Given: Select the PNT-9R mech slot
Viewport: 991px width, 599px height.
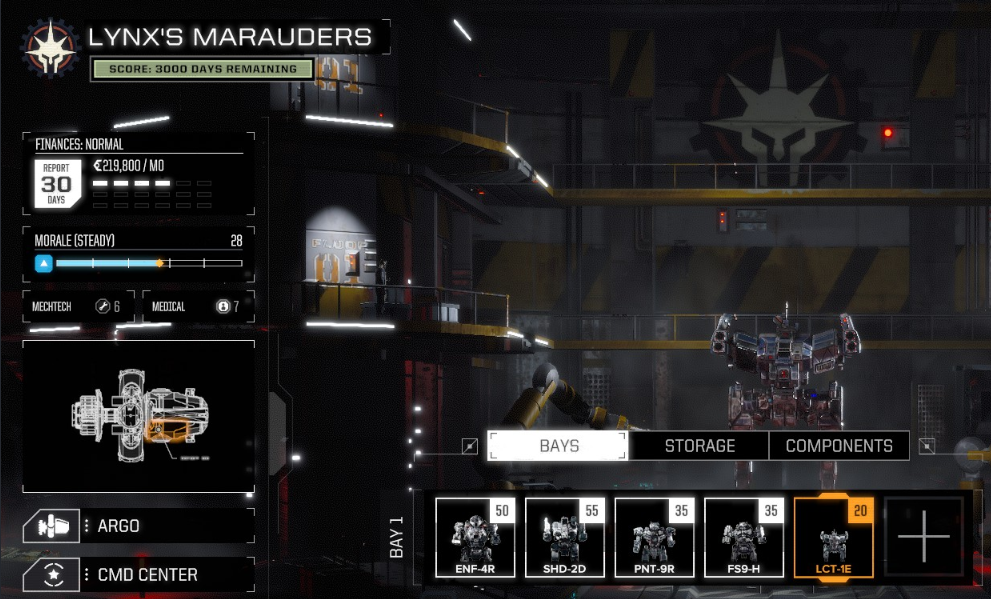Looking at the screenshot, I should tap(655, 538).
